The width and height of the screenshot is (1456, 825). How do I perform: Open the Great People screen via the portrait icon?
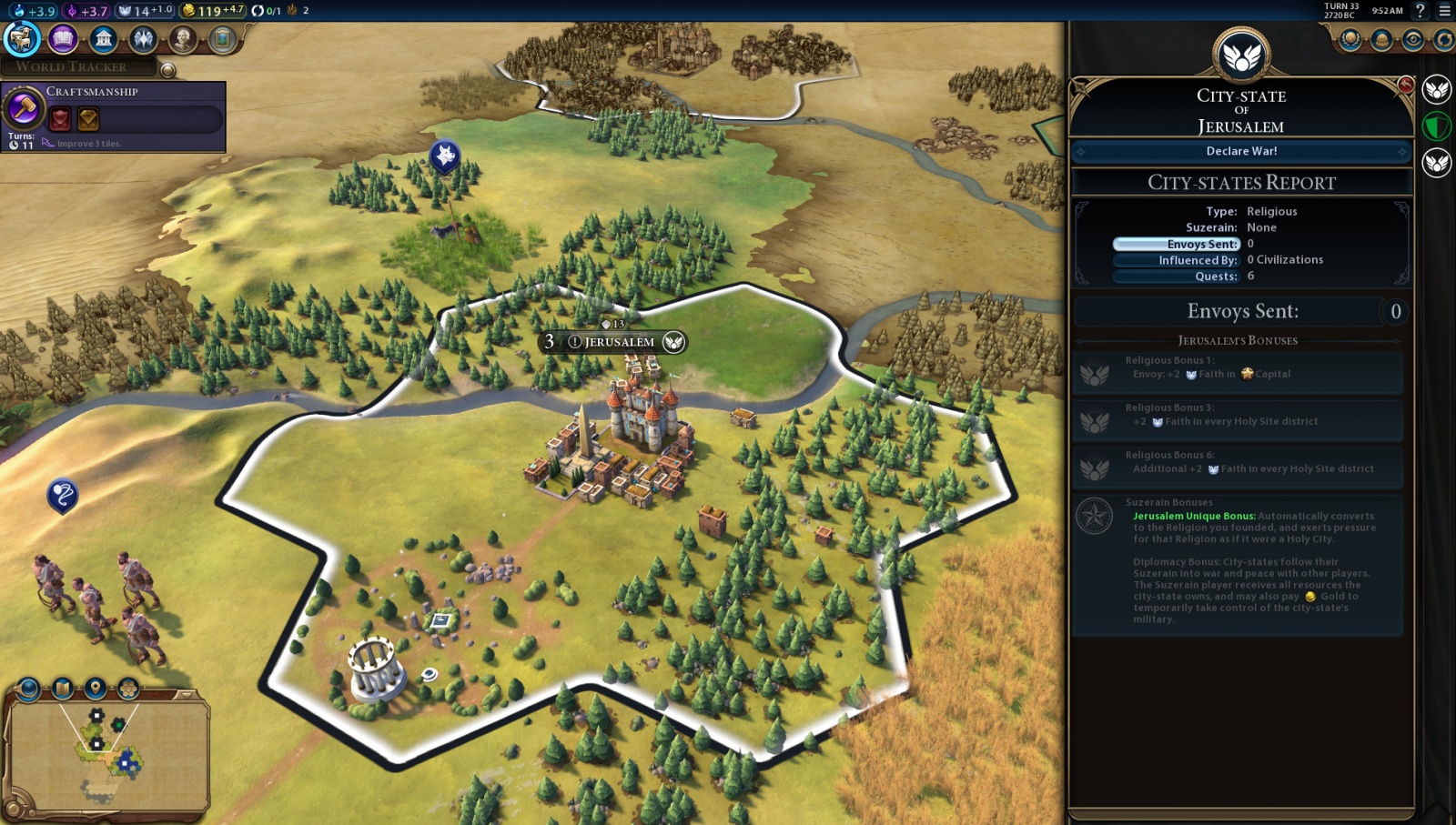182,40
